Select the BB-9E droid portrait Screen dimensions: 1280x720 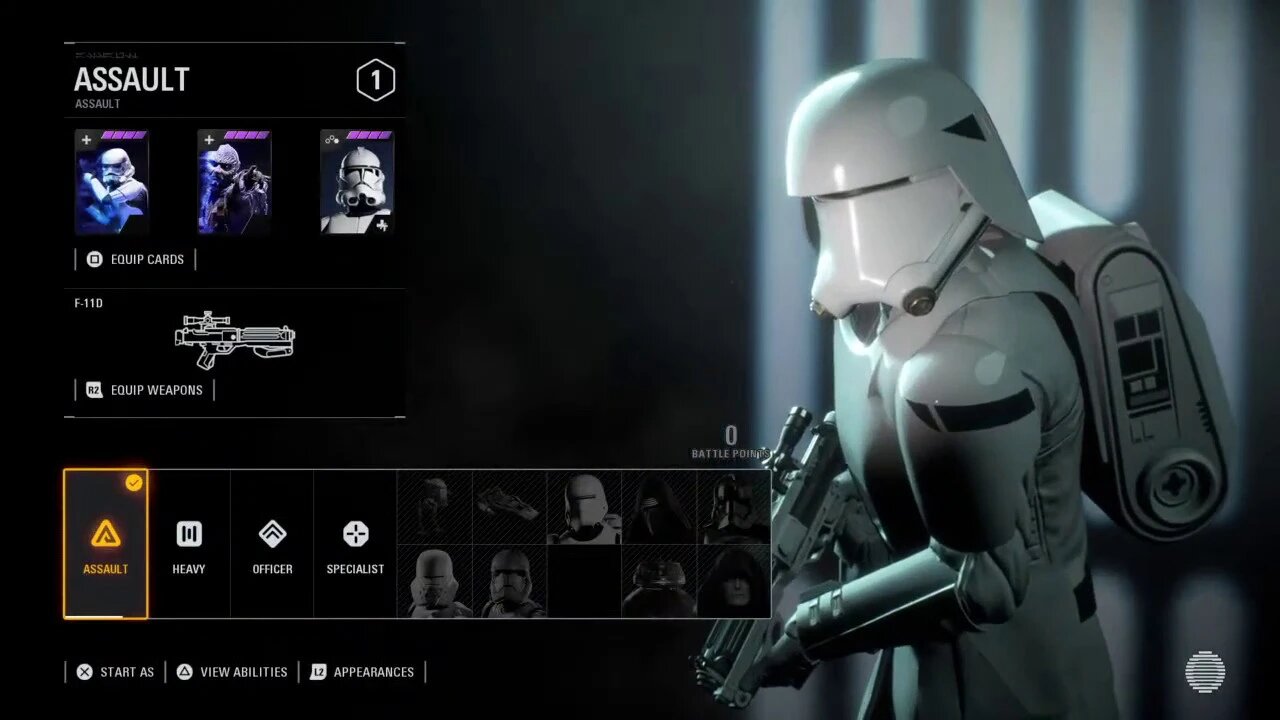(659, 581)
